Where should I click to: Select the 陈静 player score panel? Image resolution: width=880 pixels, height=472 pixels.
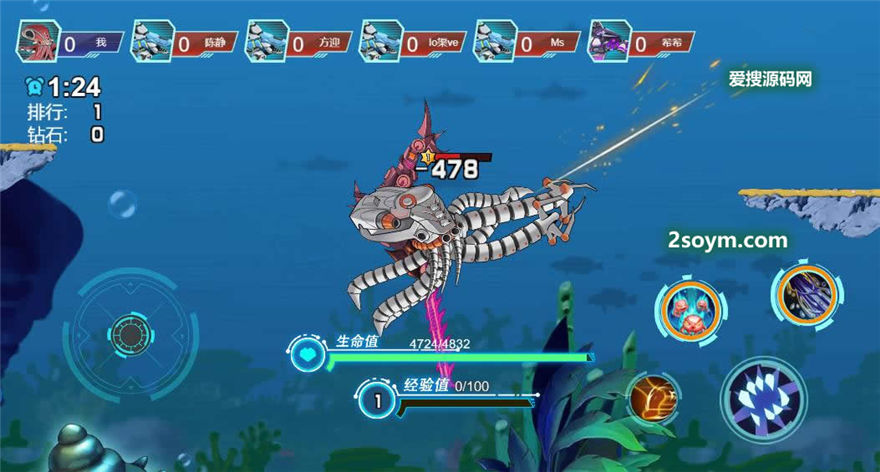(x=184, y=43)
